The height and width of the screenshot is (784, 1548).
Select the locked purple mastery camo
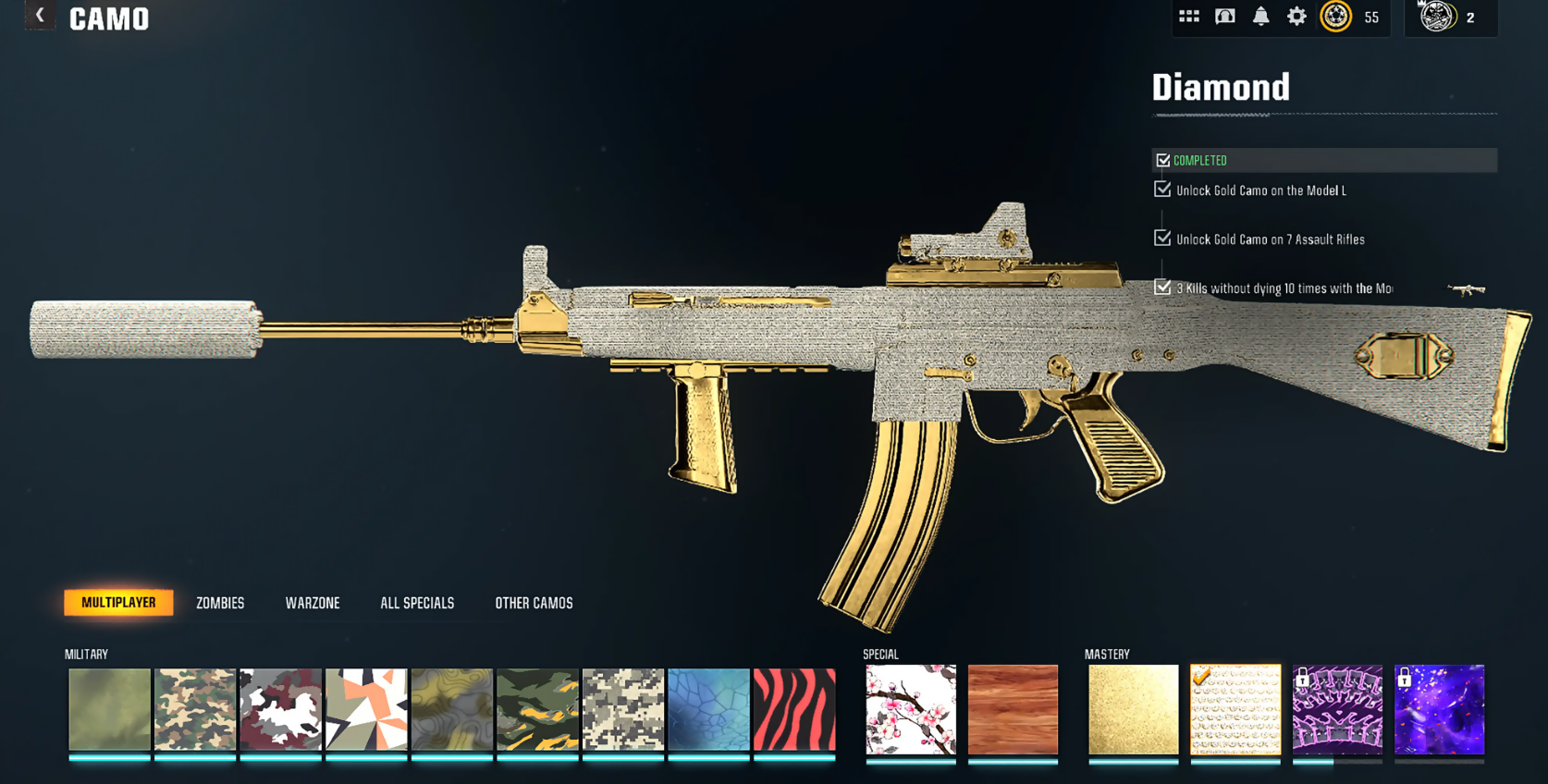coord(1337,709)
